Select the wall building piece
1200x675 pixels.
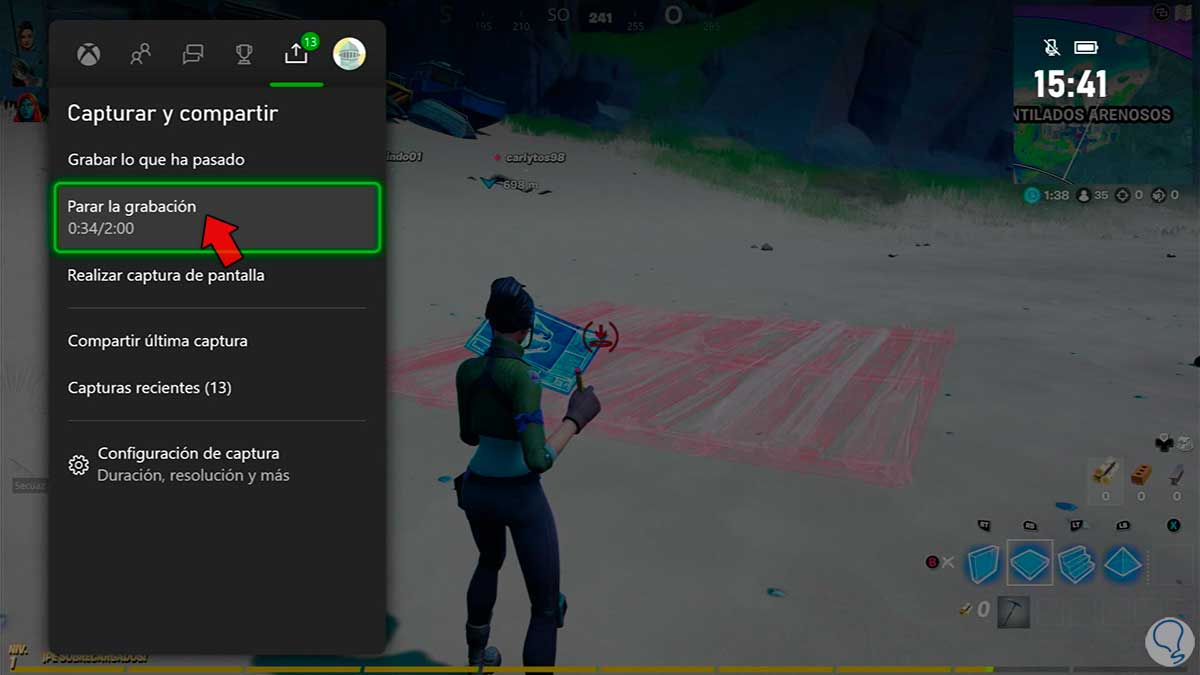pyautogui.click(x=983, y=564)
